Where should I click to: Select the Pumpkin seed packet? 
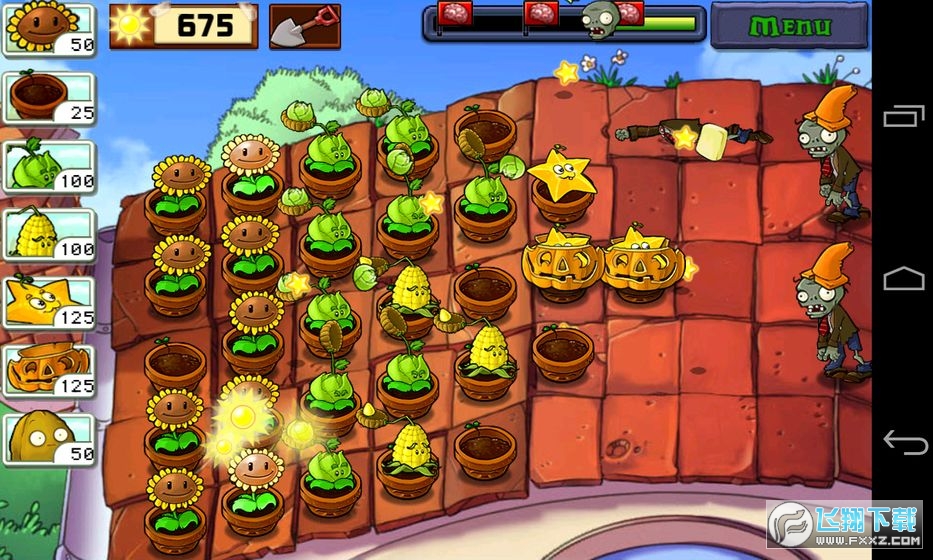click(x=48, y=370)
